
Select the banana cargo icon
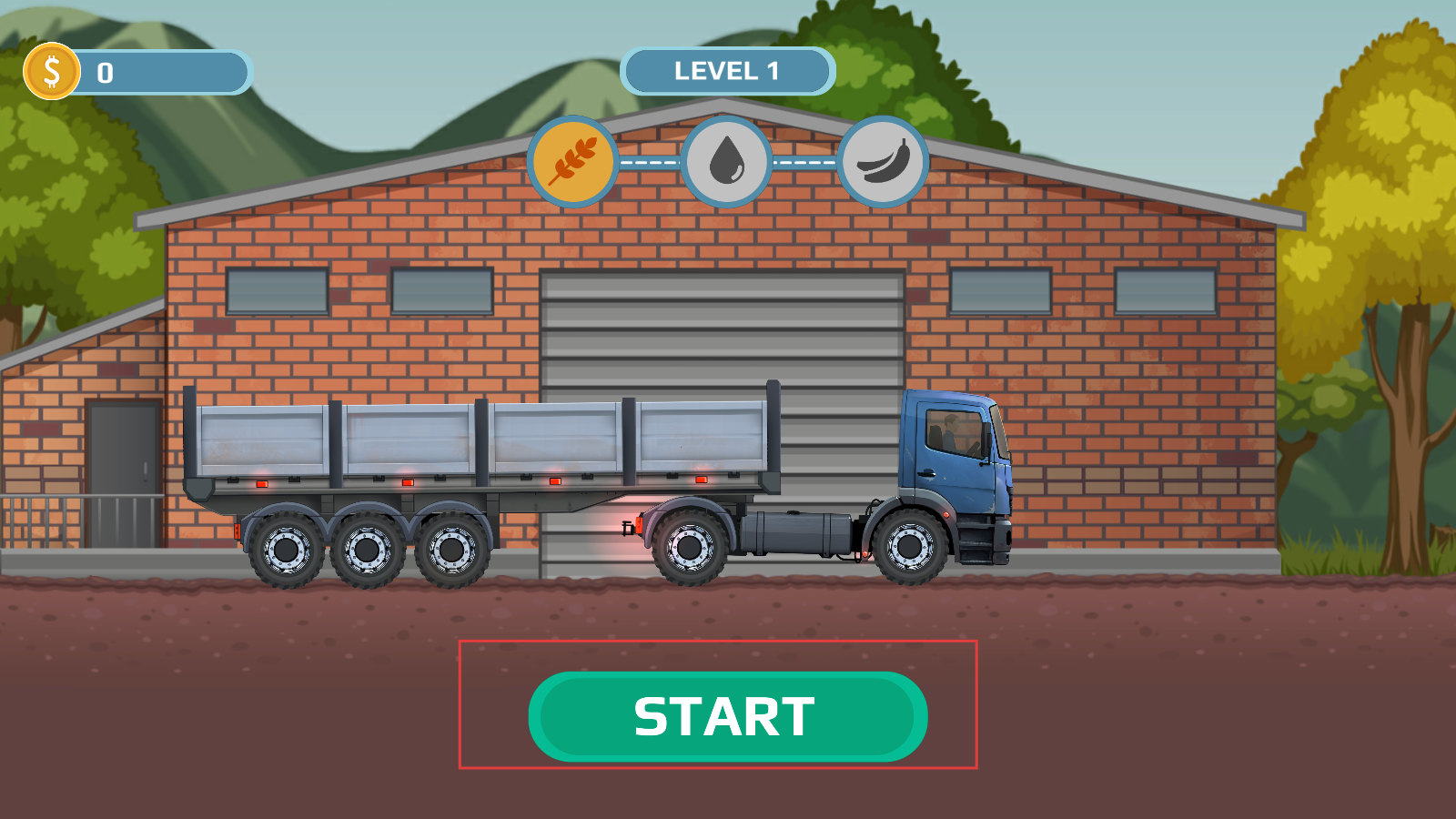click(883, 162)
